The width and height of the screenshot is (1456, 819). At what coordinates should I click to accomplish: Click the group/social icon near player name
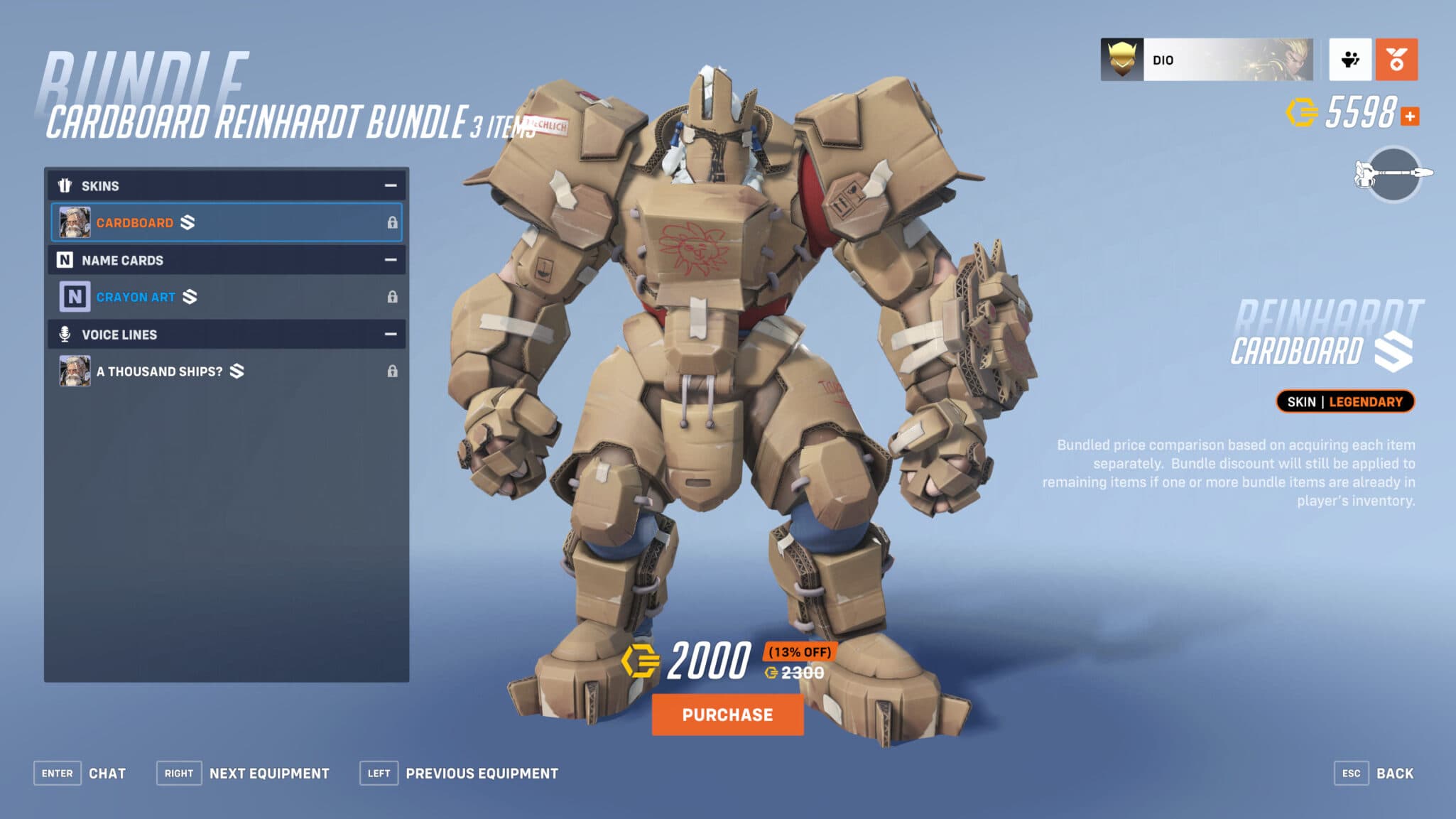[x=1351, y=60]
